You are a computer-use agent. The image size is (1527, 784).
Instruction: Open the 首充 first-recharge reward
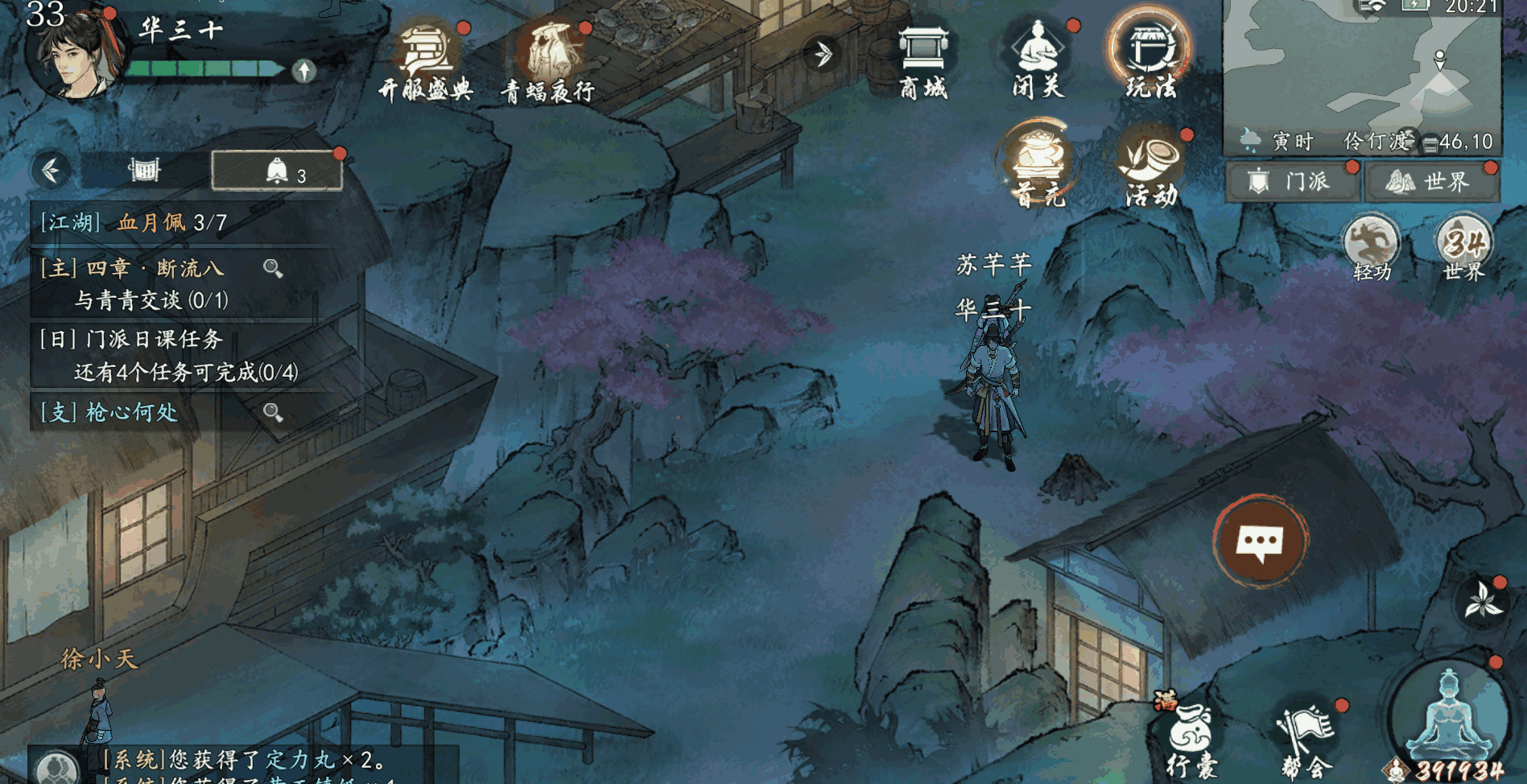click(x=1038, y=165)
